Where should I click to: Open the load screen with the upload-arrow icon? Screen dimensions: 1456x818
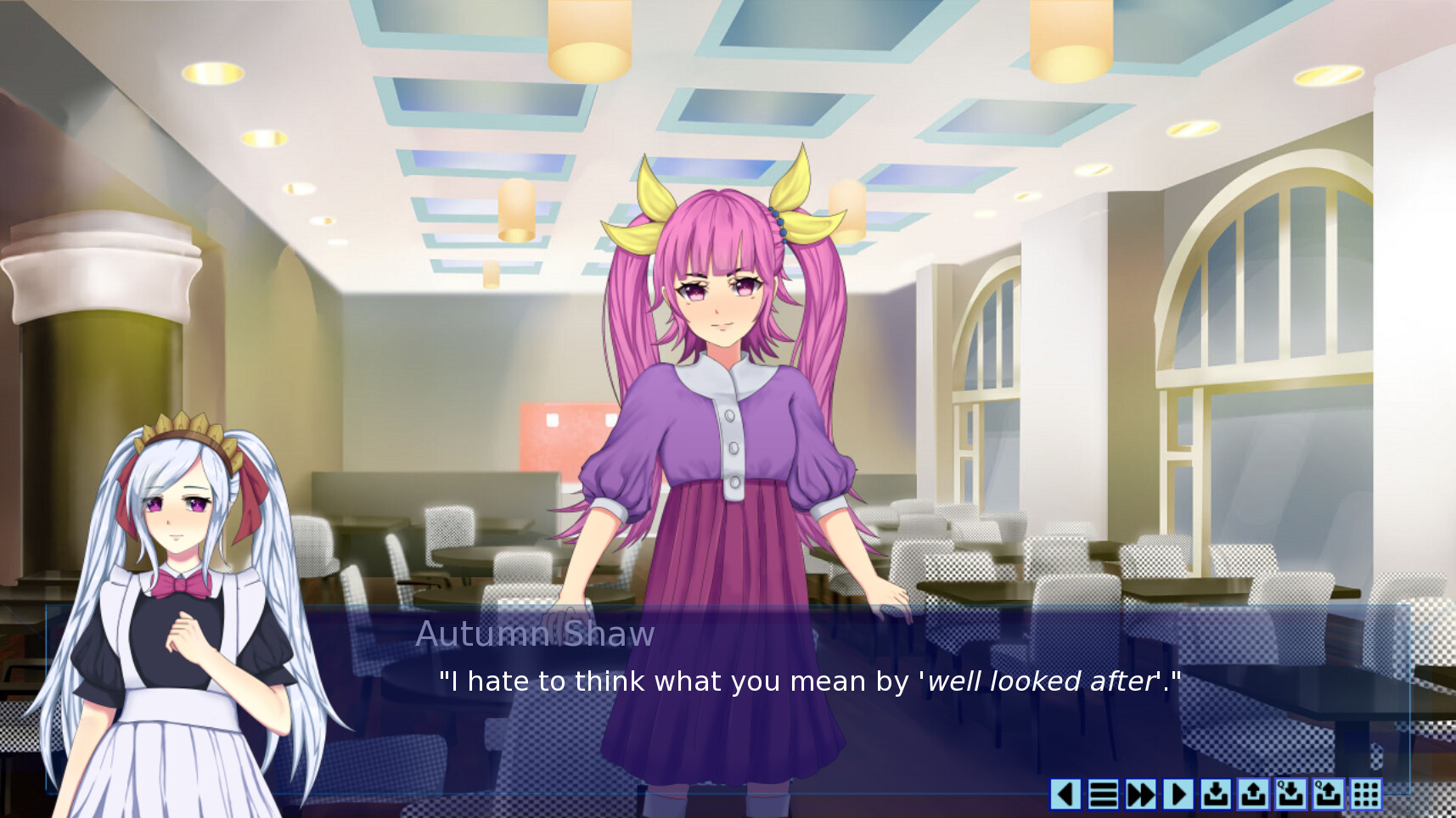pos(1252,795)
